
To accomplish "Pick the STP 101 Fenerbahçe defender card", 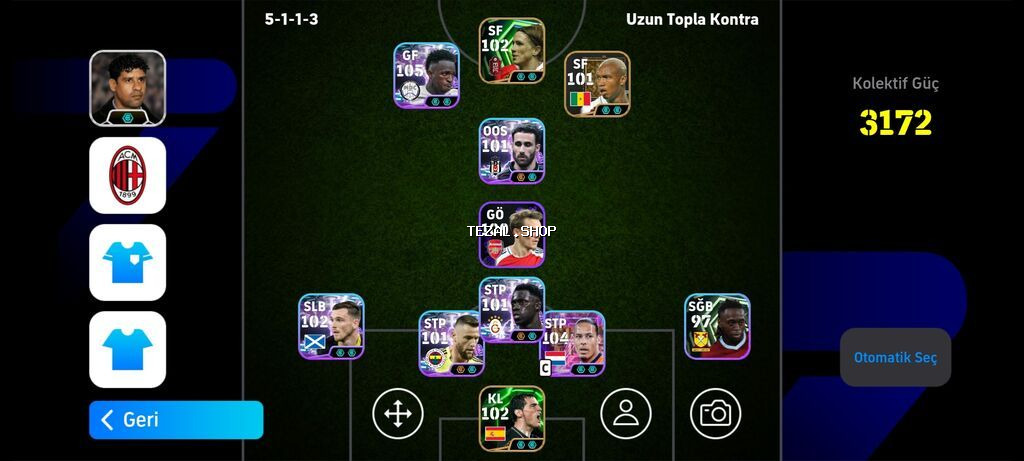I will 451,343.
